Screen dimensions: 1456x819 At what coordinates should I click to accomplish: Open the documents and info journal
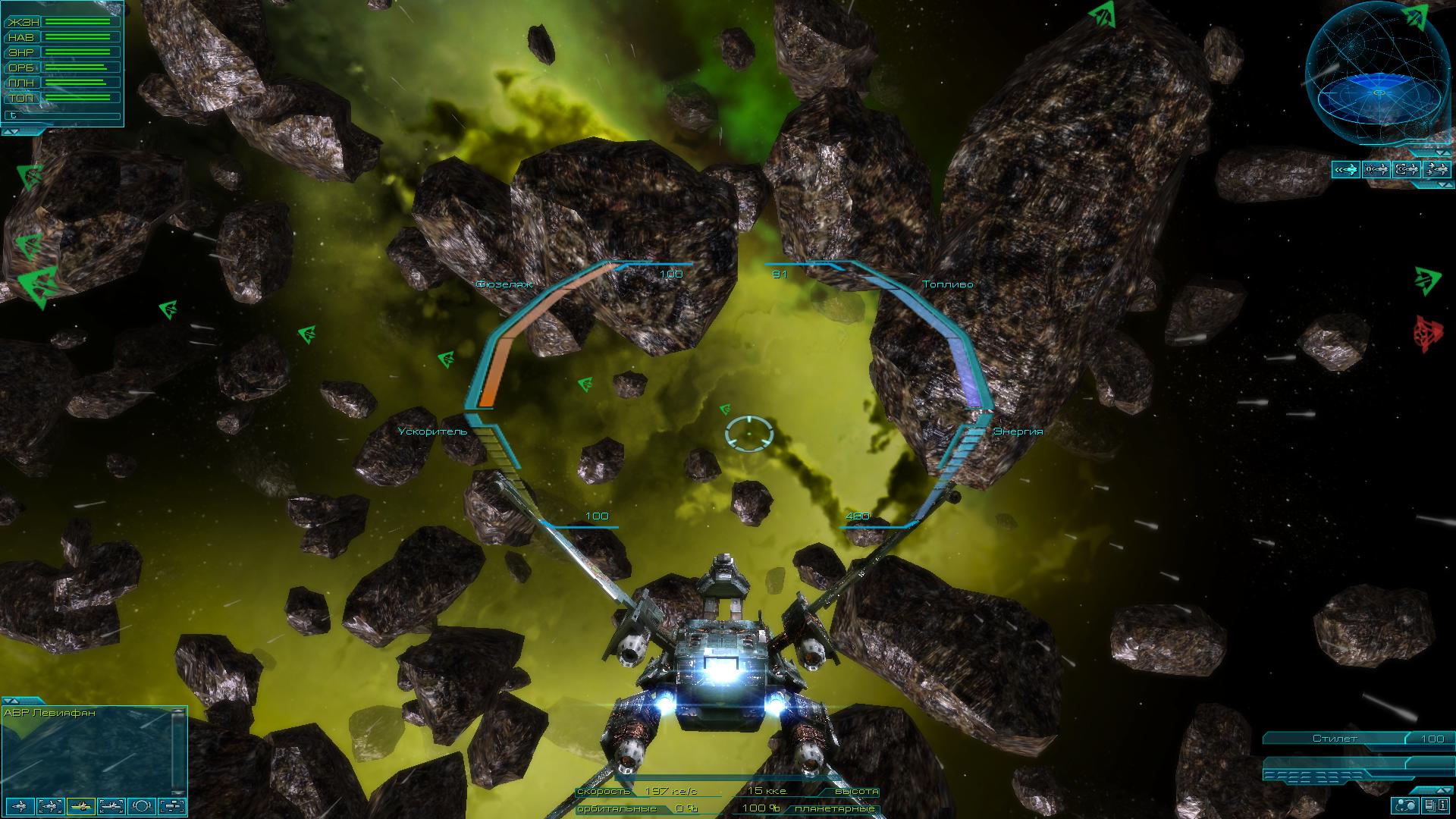coord(1436,805)
